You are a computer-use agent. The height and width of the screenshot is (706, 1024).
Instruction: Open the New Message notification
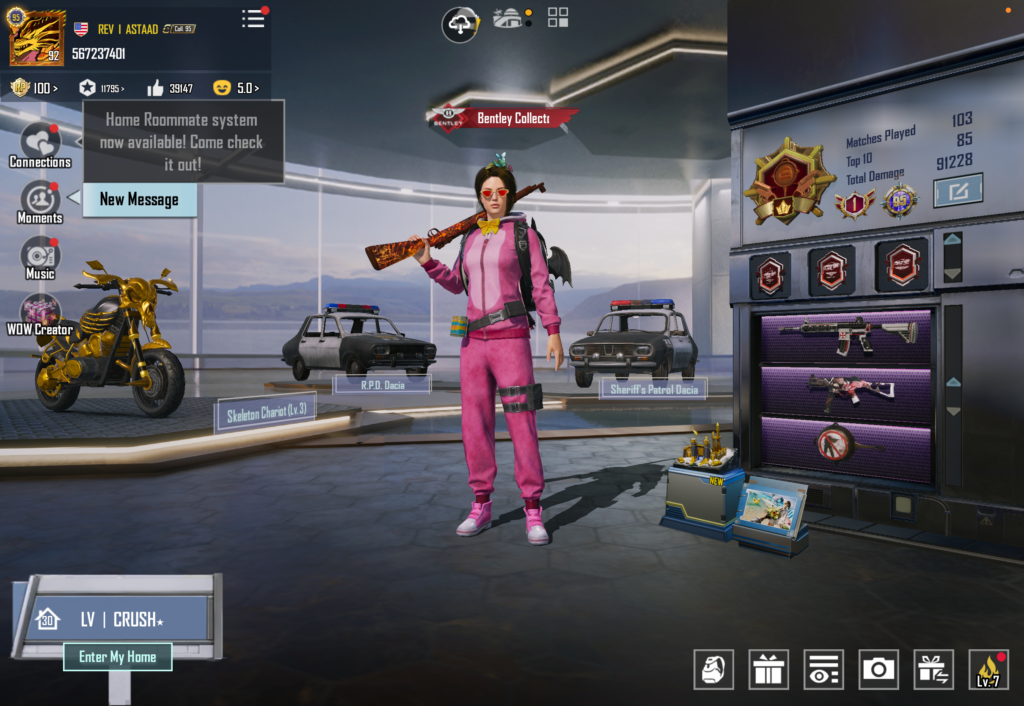(x=139, y=199)
